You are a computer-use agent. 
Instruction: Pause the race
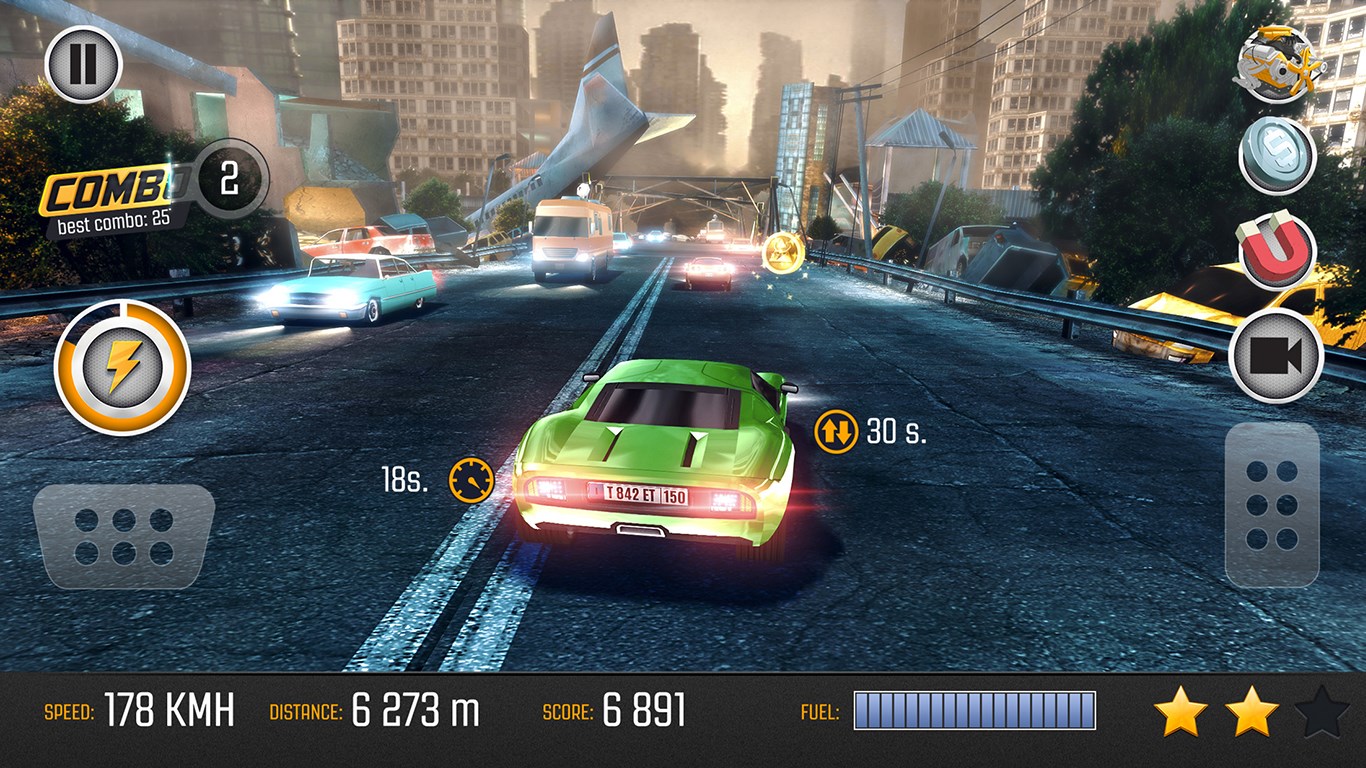pyautogui.click(x=83, y=62)
